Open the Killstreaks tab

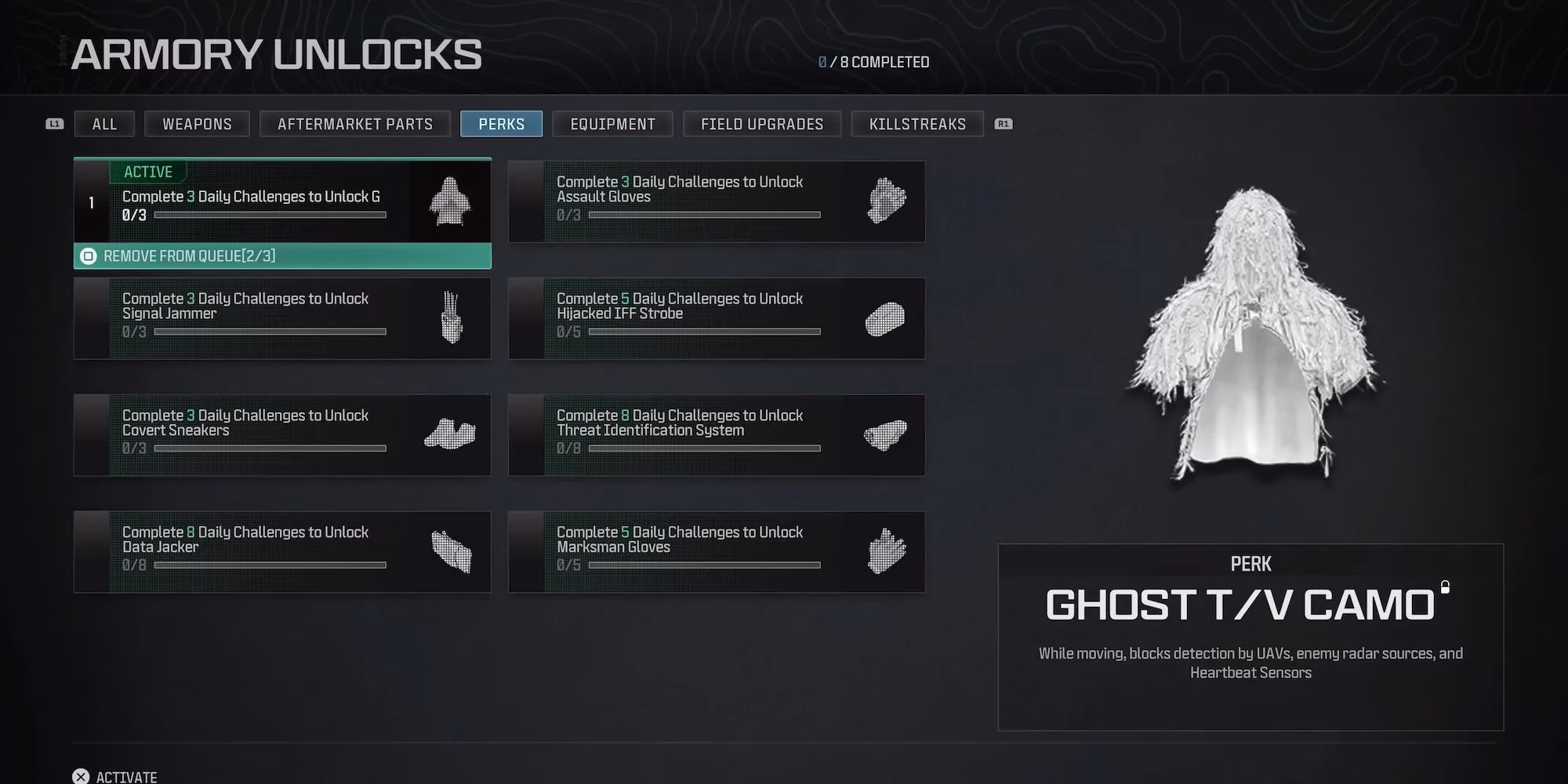click(917, 123)
